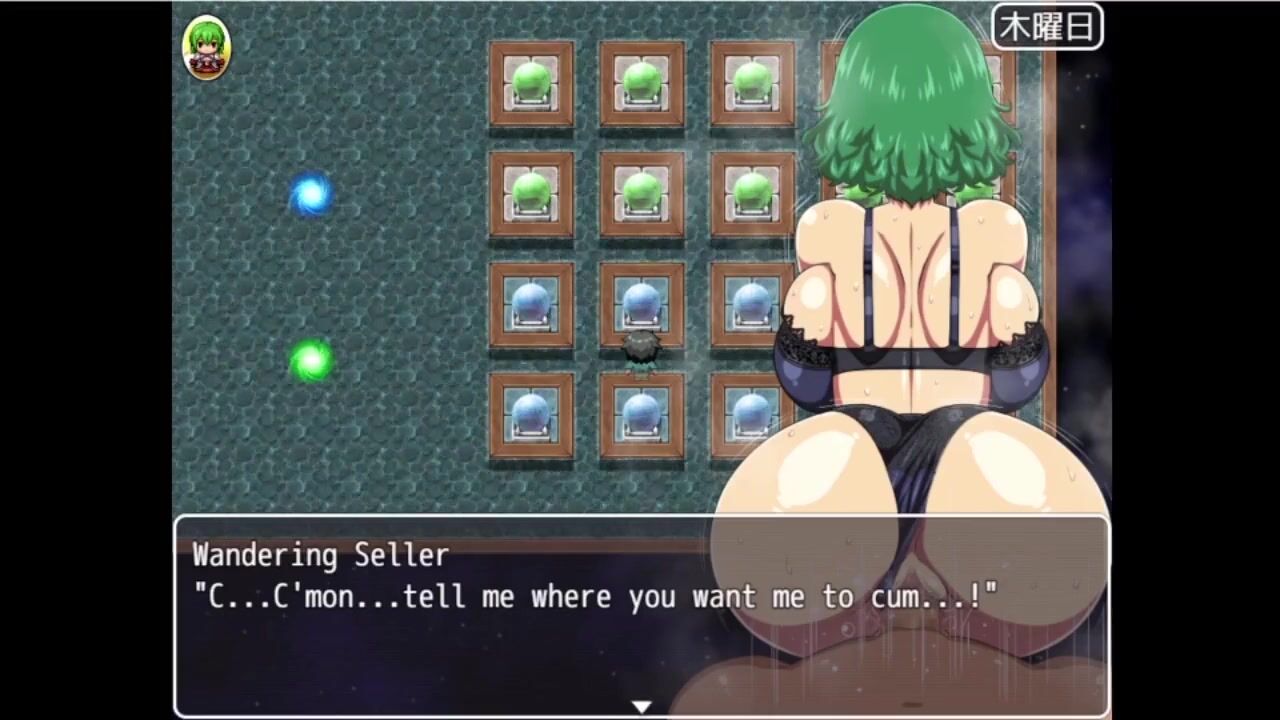Viewport: 1280px width, 720px height.
Task: Click the green-haired character portrait icon
Action: coord(207,48)
